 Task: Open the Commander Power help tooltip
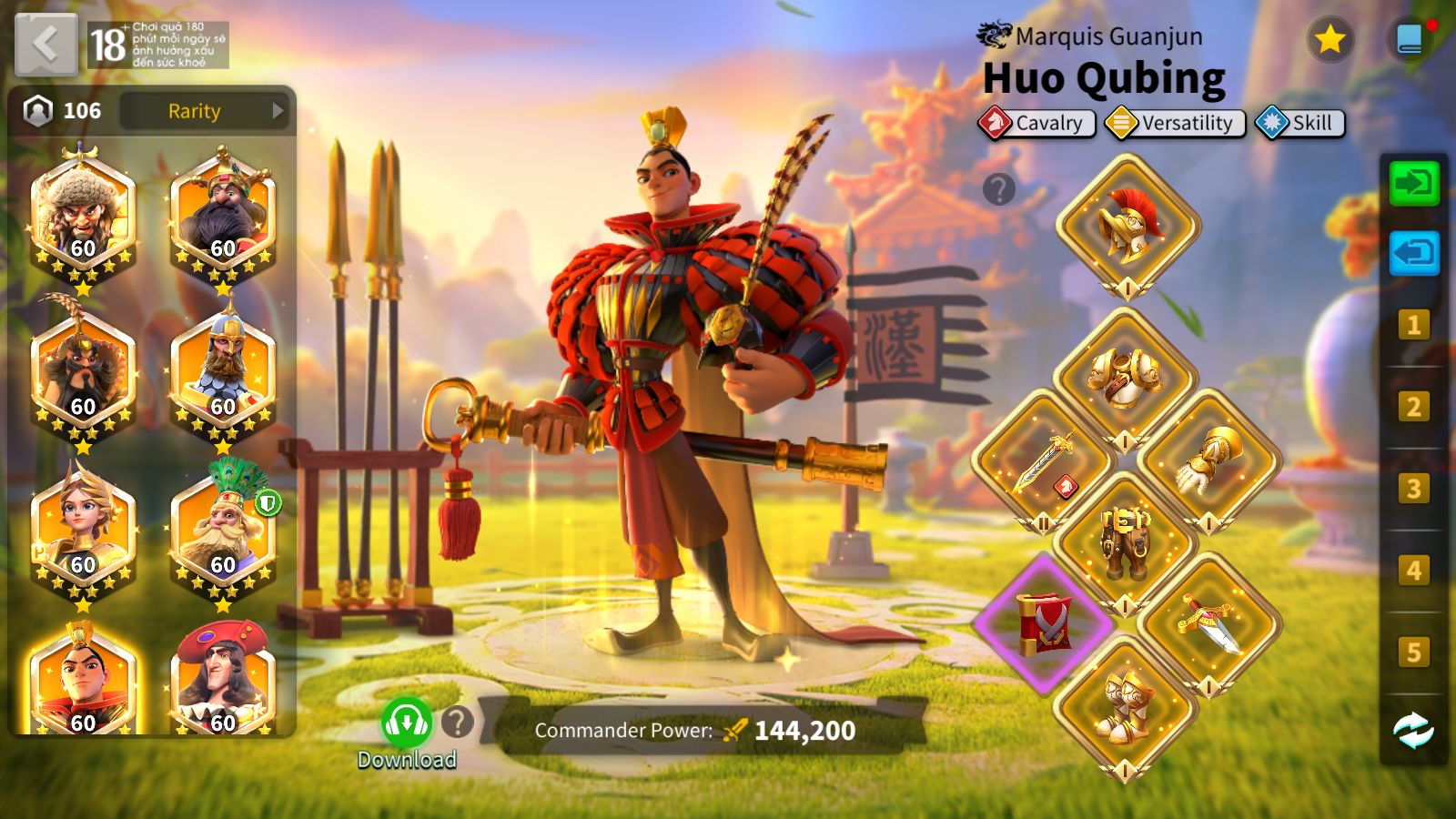pos(458,723)
